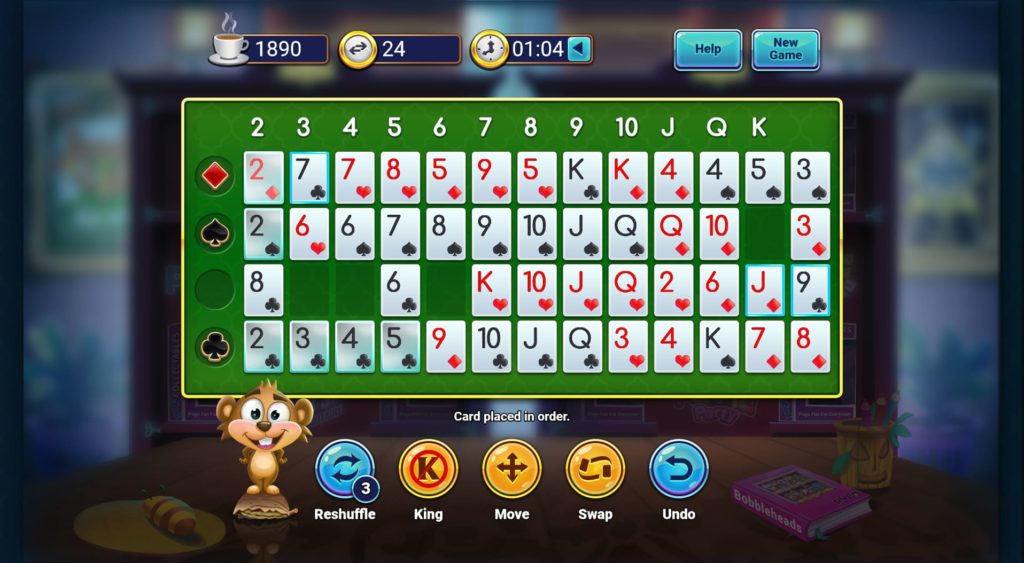Pick the six of clubs card
This screenshot has height=563, width=1024.
click(x=400, y=290)
